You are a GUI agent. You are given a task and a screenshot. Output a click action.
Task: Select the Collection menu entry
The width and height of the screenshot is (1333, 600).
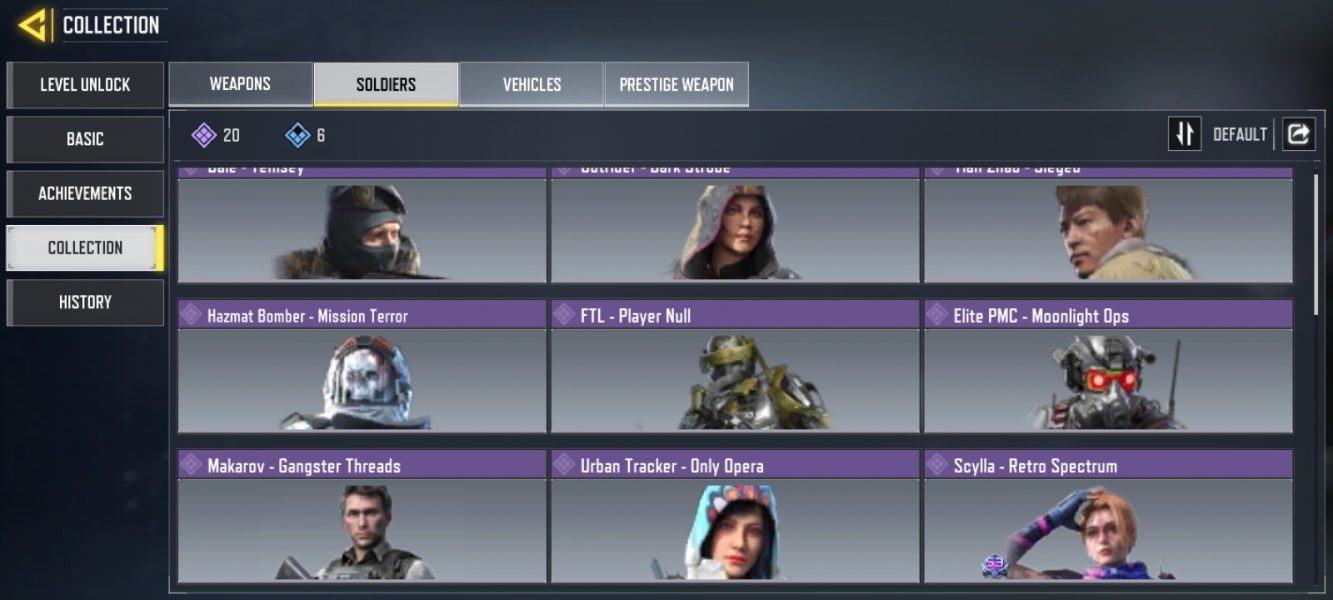[x=85, y=248]
